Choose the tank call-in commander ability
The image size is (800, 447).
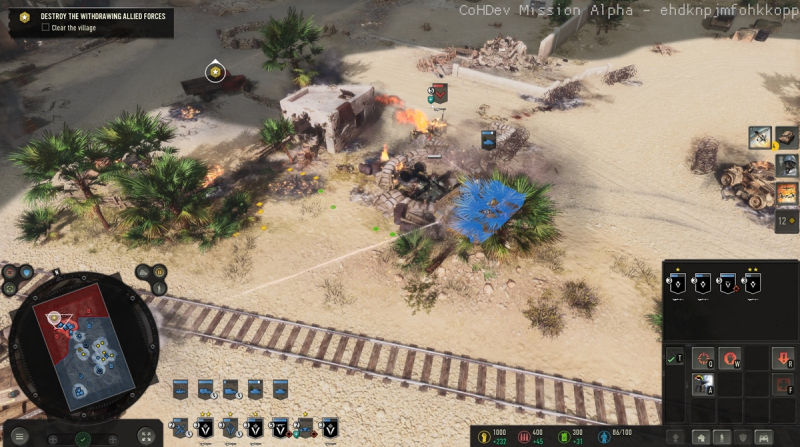tap(787, 138)
